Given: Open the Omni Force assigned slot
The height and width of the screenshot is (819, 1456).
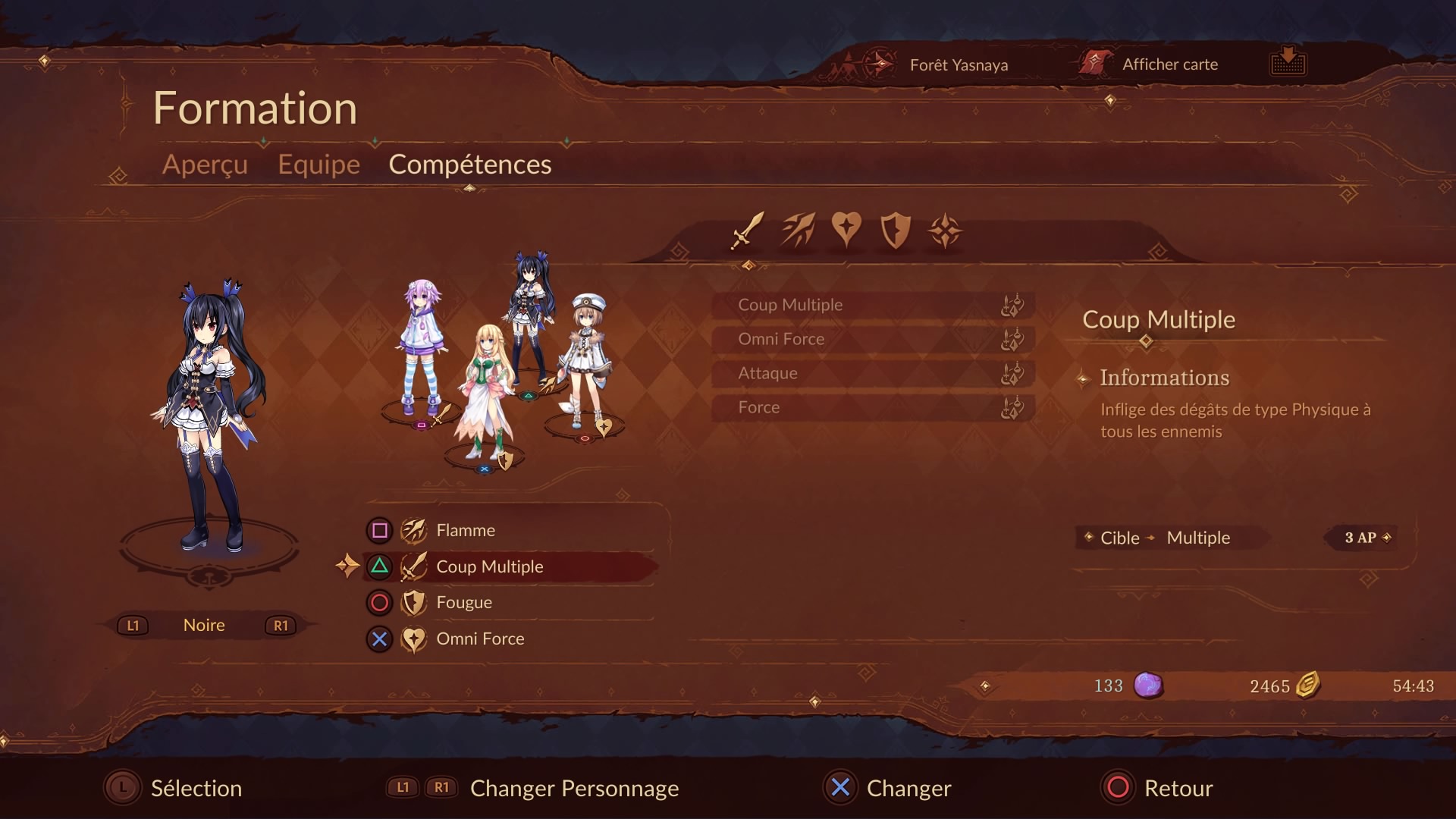Looking at the screenshot, I should [x=508, y=639].
